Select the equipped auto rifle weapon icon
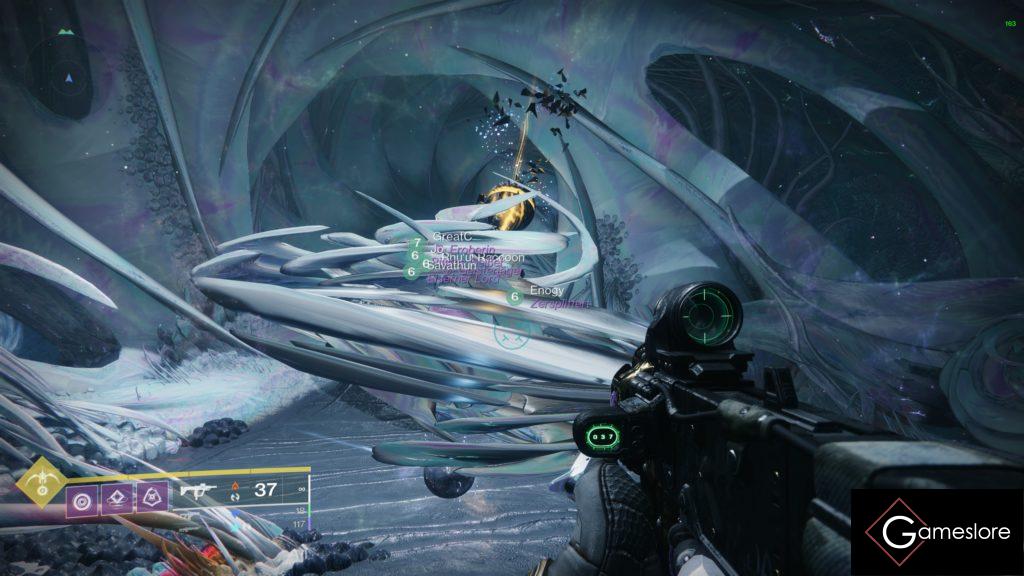This screenshot has width=1024, height=576. tap(196, 490)
